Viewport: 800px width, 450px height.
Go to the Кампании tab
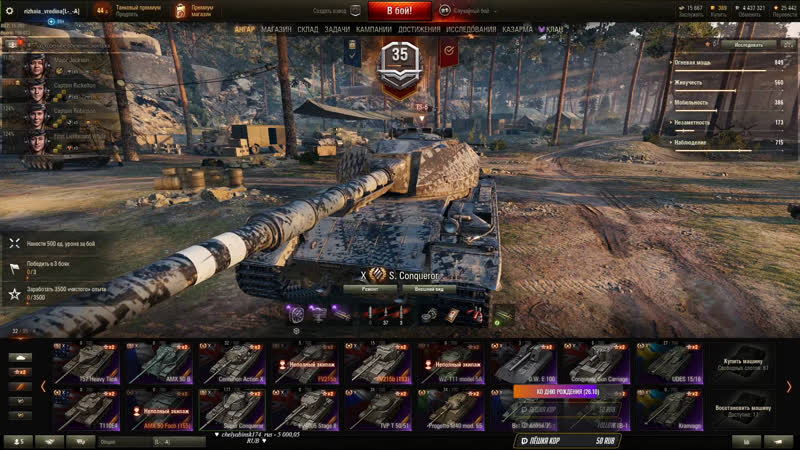pos(374,29)
